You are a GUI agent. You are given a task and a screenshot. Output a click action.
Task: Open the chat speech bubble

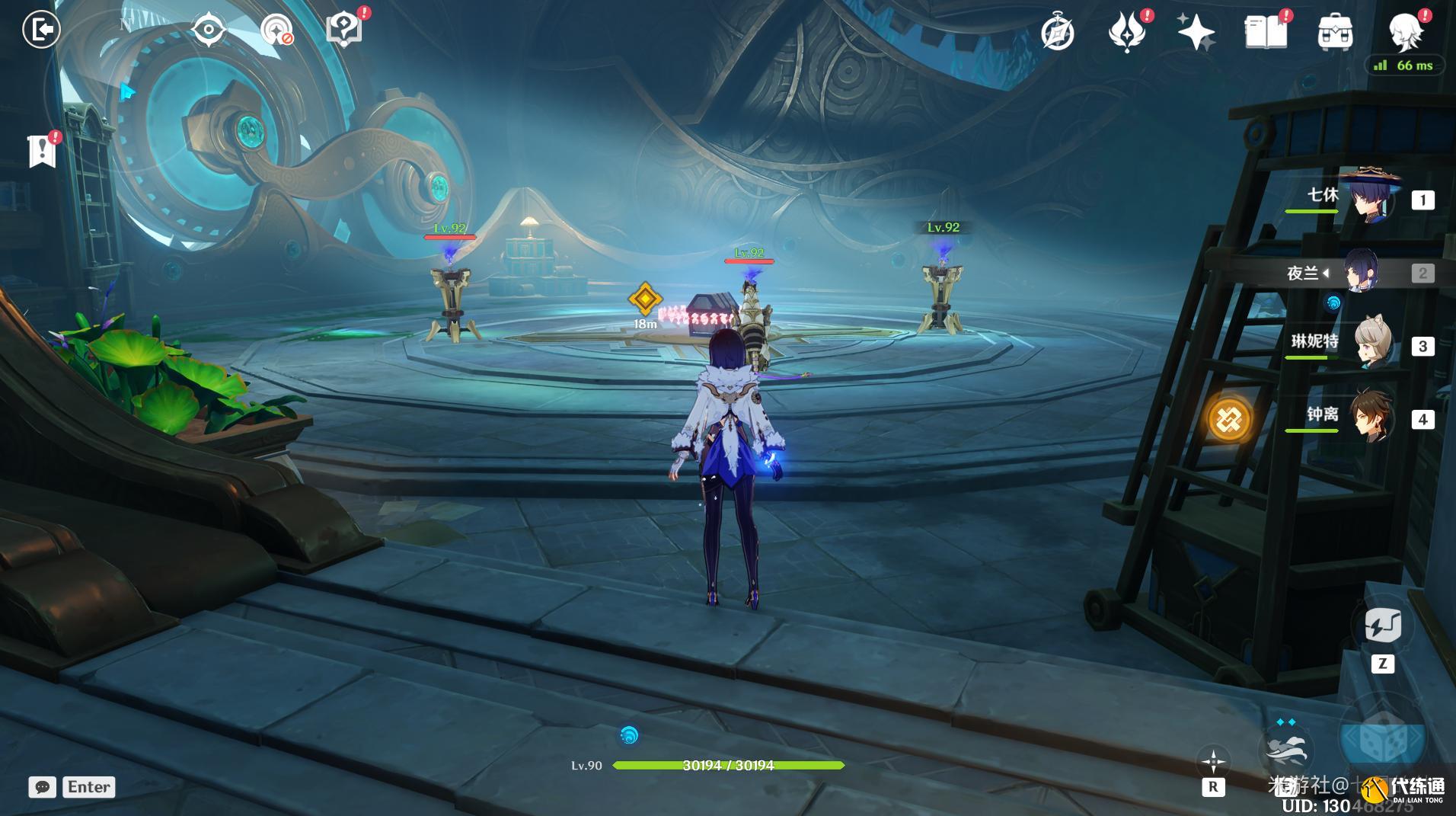pyautogui.click(x=43, y=787)
